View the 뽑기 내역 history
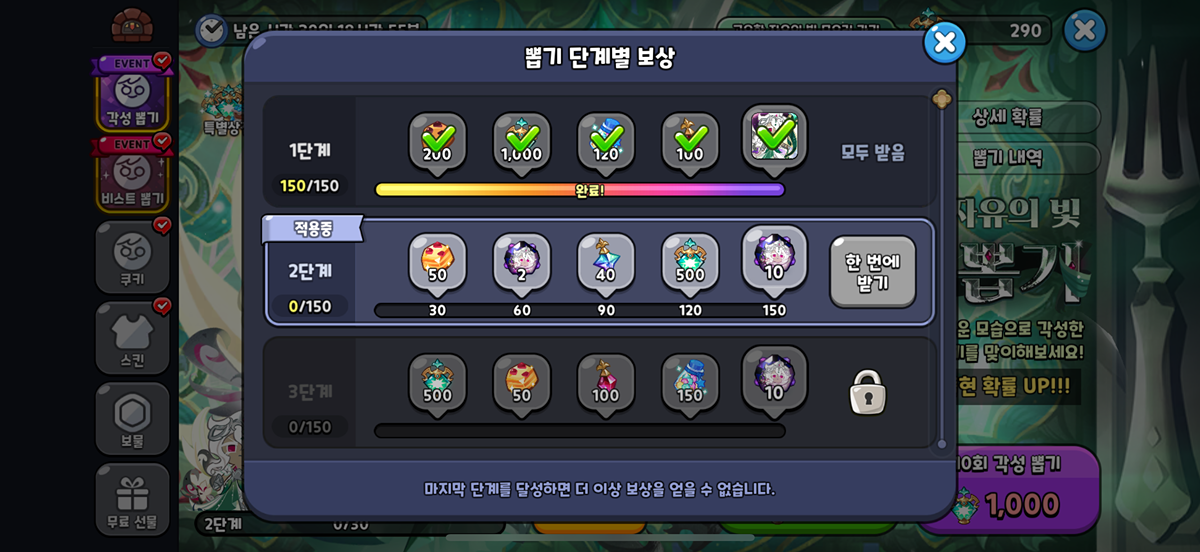The image size is (1200, 552). (x=1007, y=158)
